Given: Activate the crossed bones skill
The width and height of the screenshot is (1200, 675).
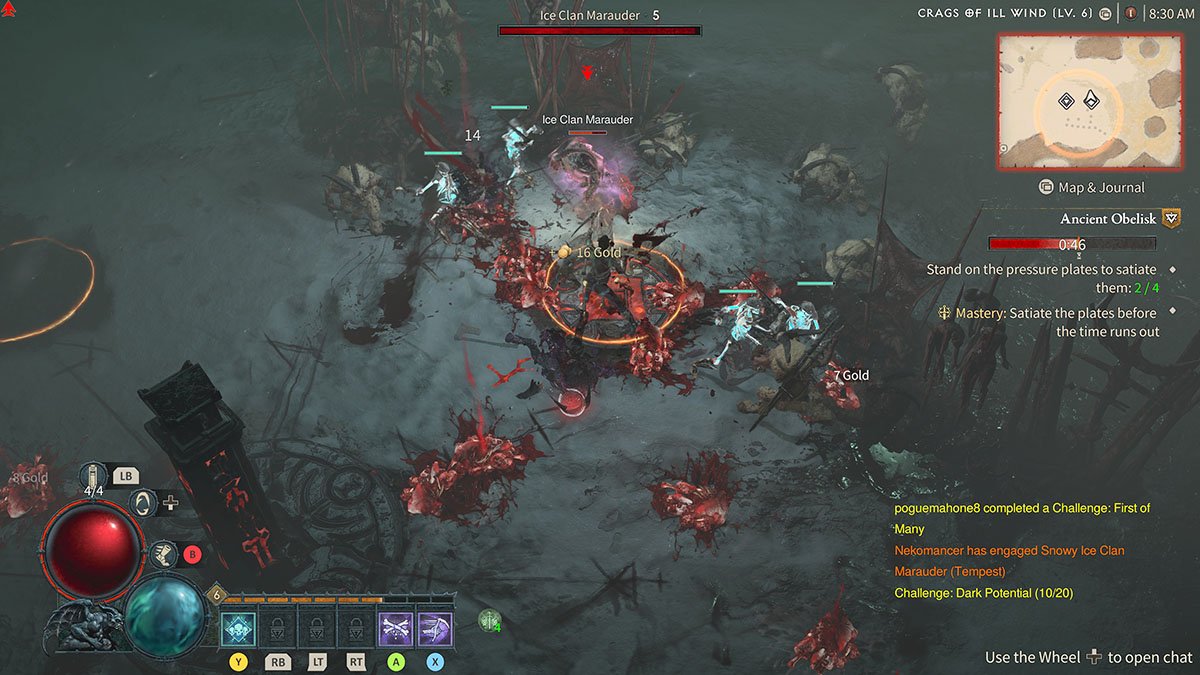Looking at the screenshot, I should [x=395, y=629].
